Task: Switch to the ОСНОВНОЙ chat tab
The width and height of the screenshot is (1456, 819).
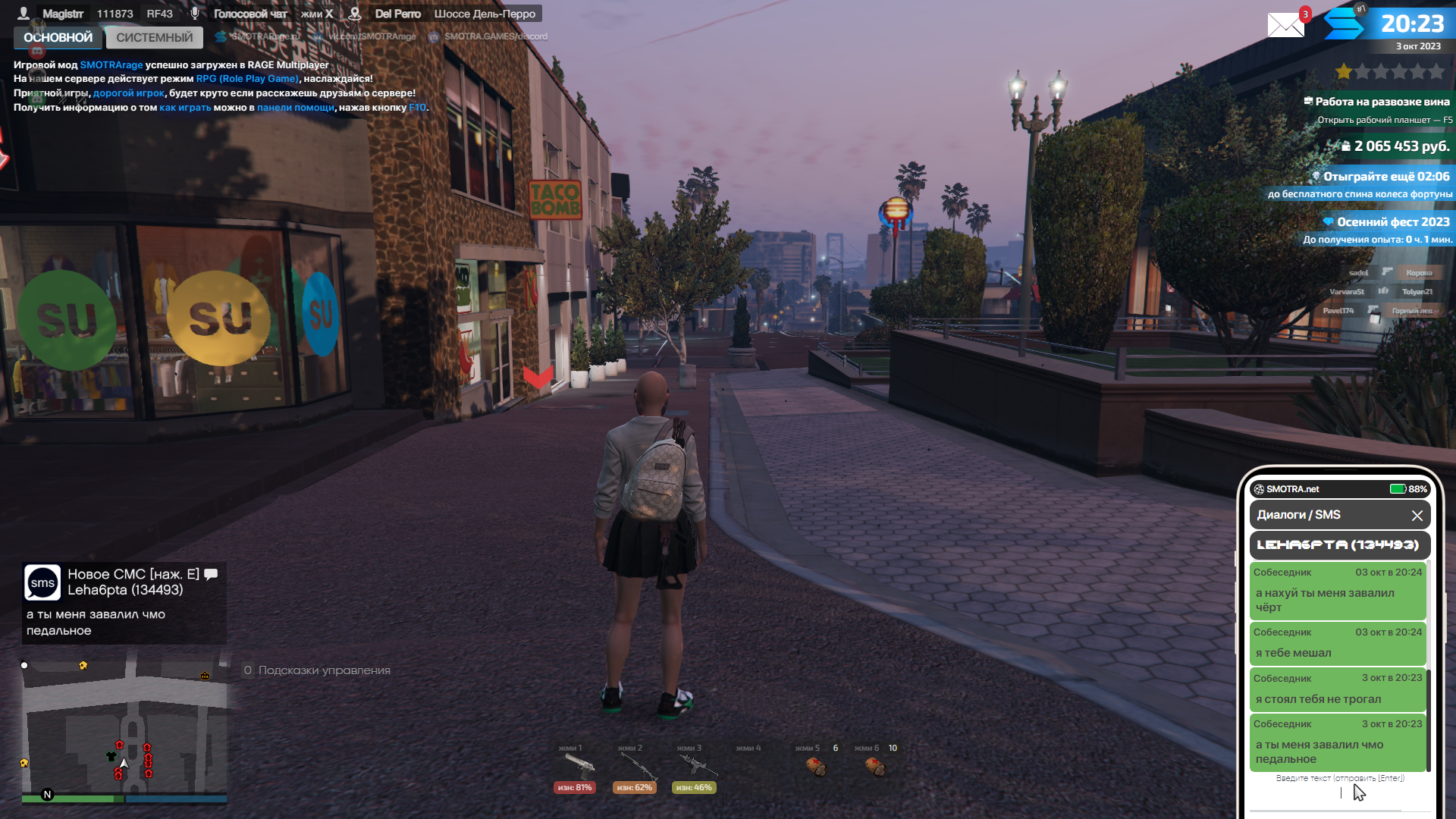Action: tap(58, 37)
